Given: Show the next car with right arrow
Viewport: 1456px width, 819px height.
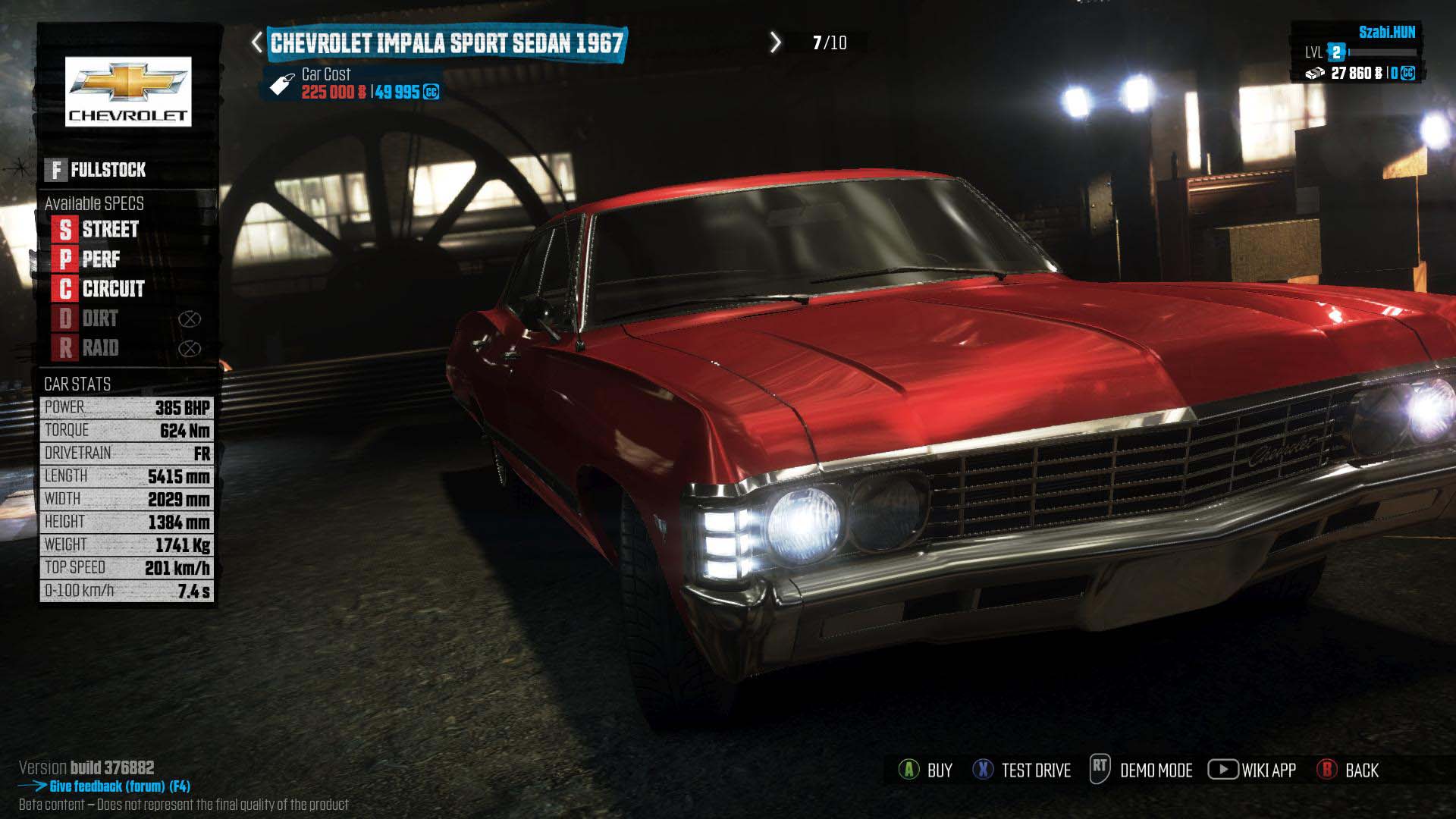Looking at the screenshot, I should pos(775,42).
